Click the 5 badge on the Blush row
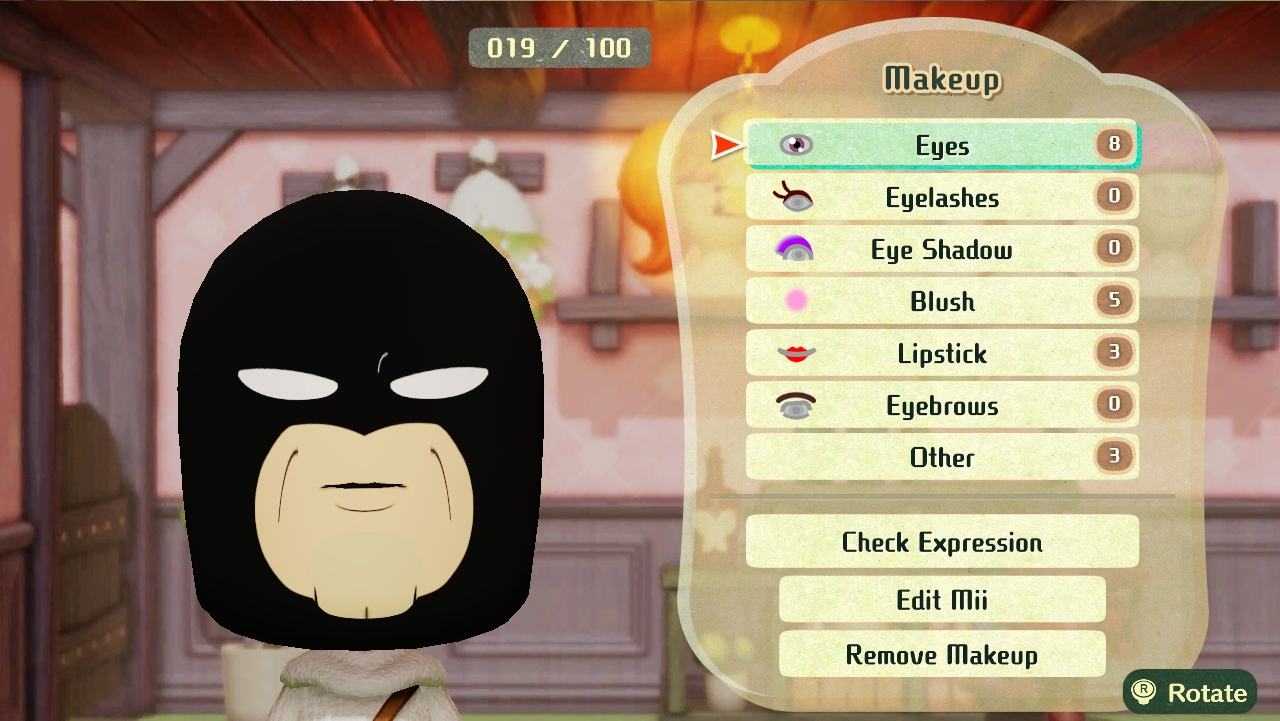The height and width of the screenshot is (721, 1280). tap(1114, 300)
